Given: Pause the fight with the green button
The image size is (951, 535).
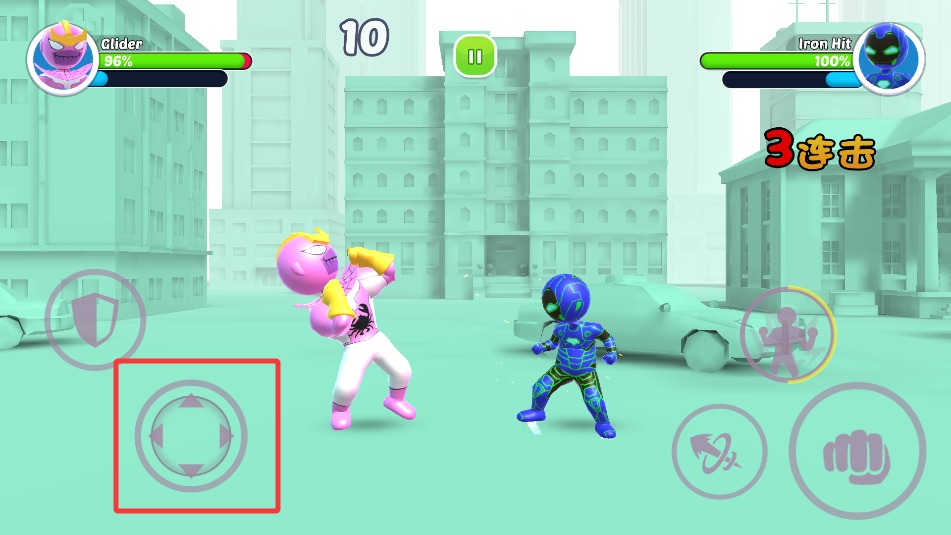Looking at the screenshot, I should click(475, 56).
